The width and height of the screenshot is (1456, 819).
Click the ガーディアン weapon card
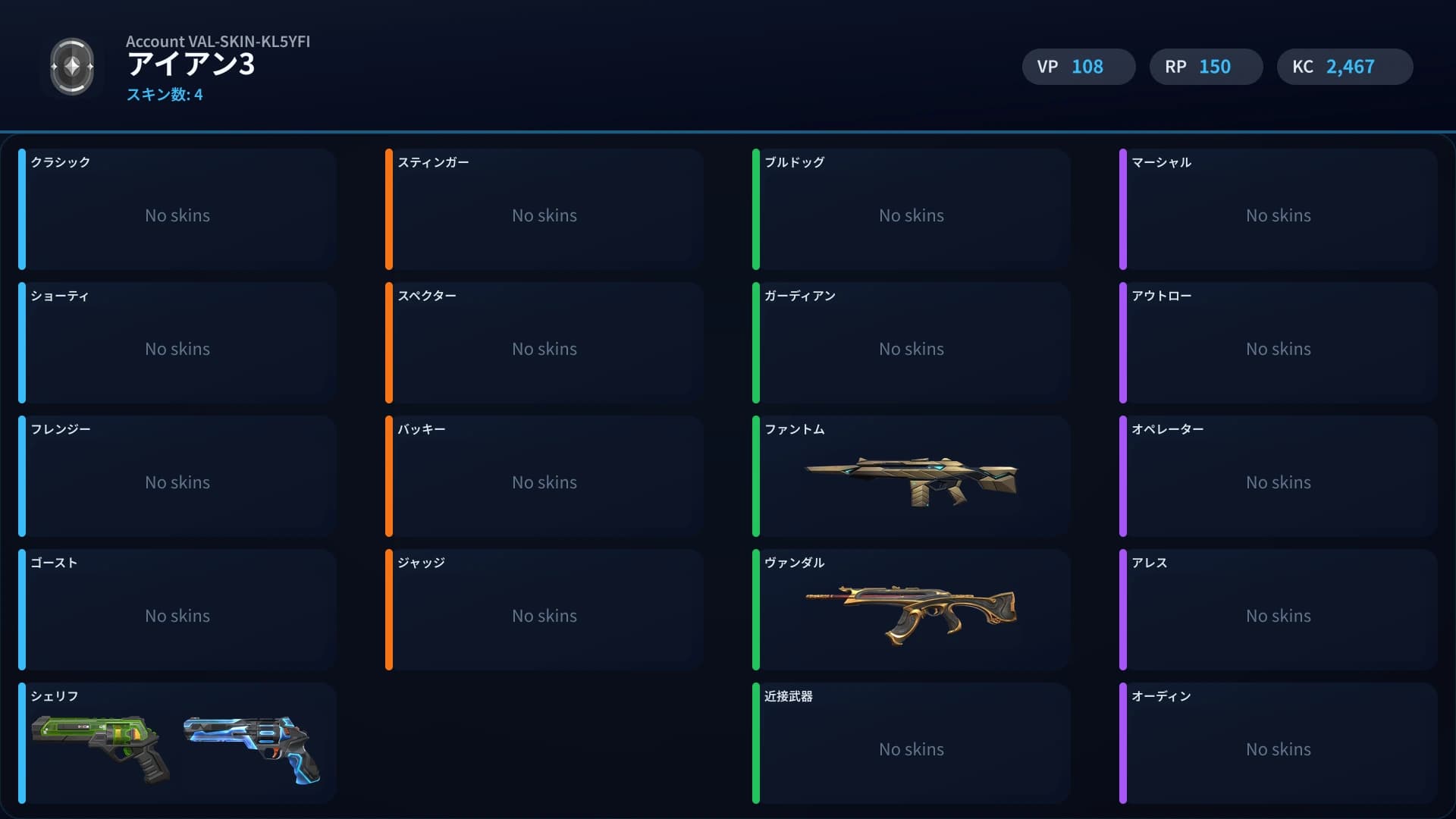(x=911, y=343)
